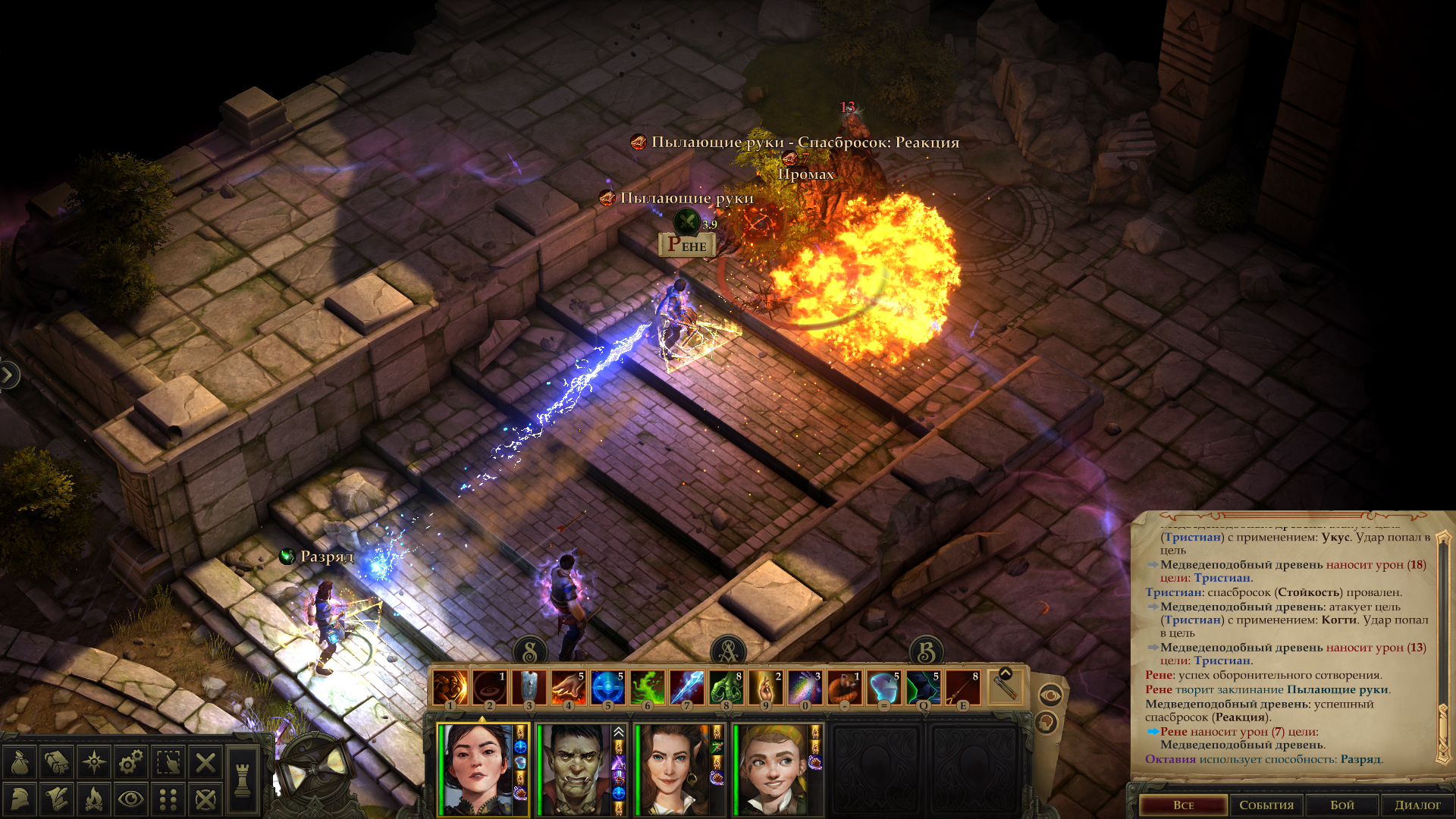Viewport: 1456px width, 819px height.
Task: Use the ice shard spell icon
Action: [x=686, y=689]
